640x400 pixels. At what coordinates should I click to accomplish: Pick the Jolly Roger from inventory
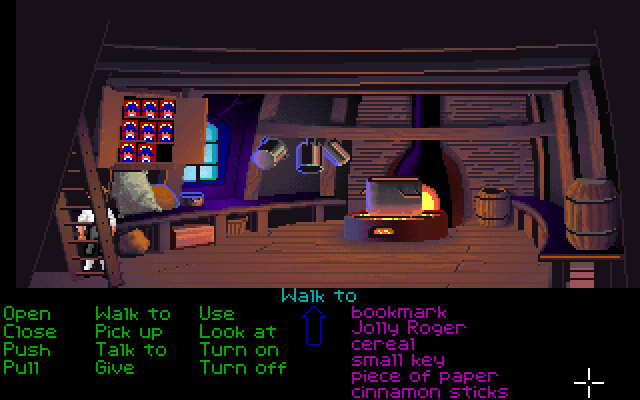tap(408, 328)
